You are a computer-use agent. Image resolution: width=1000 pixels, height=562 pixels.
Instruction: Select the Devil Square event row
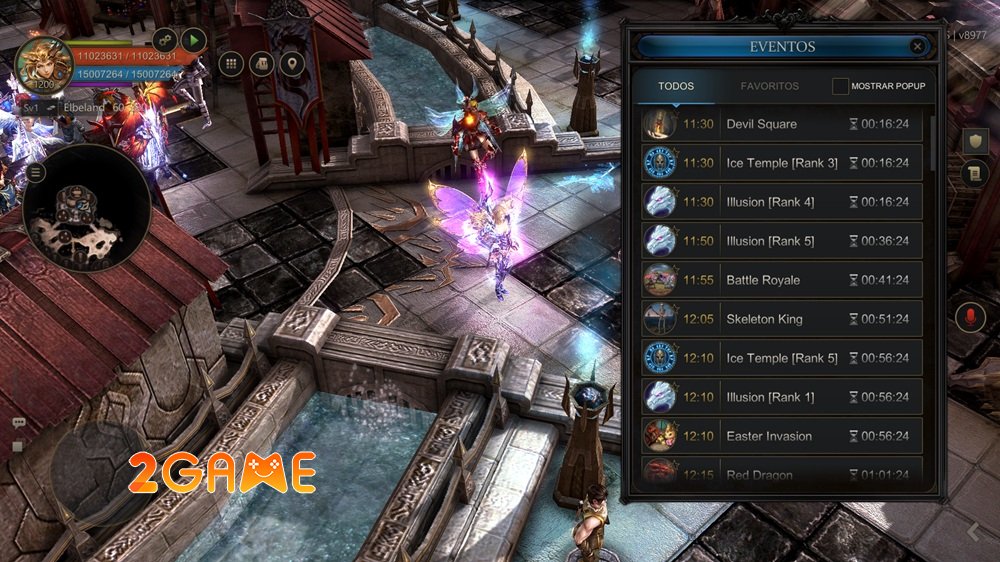point(781,124)
